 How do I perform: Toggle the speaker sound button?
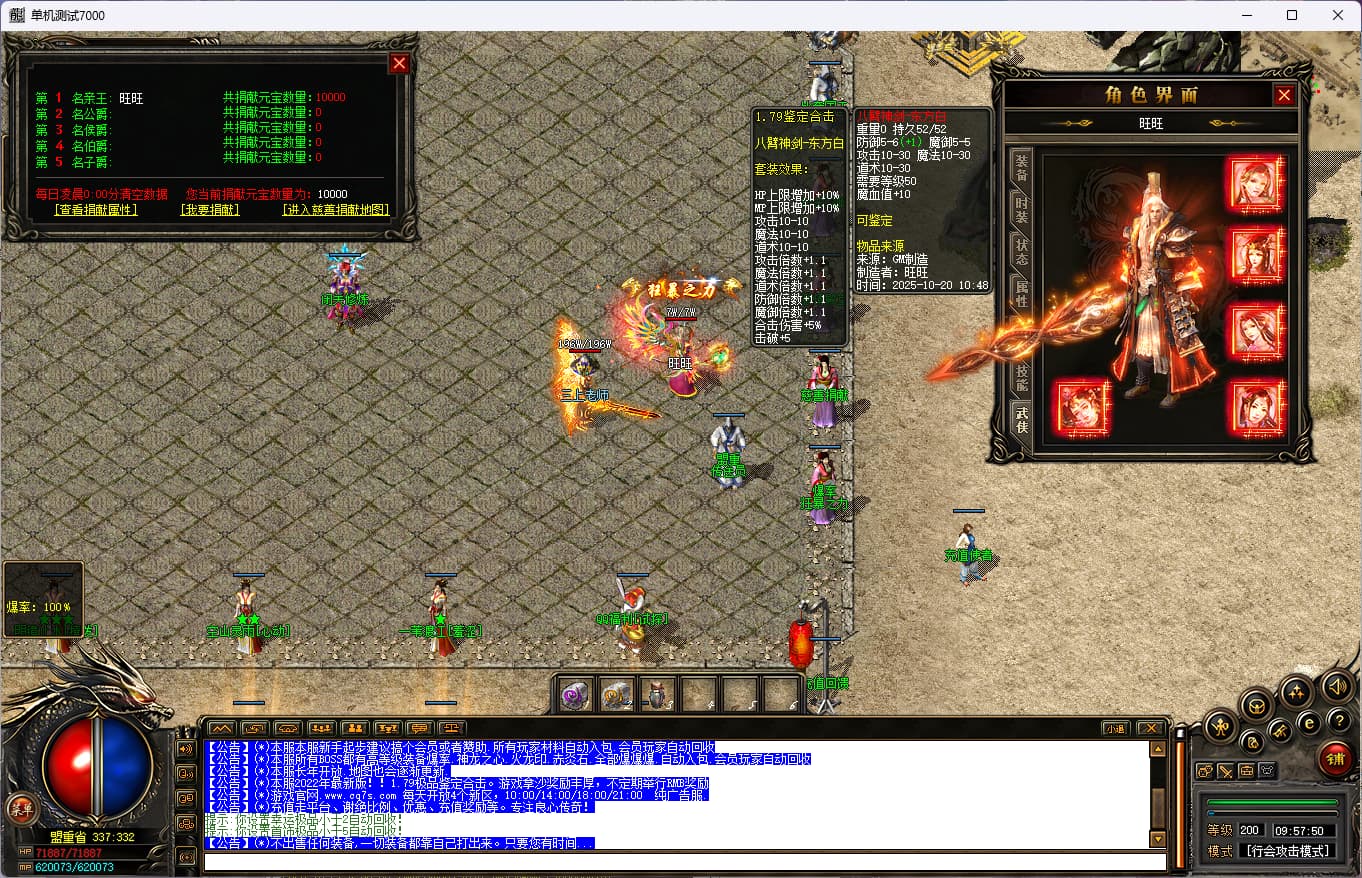coord(1336,686)
